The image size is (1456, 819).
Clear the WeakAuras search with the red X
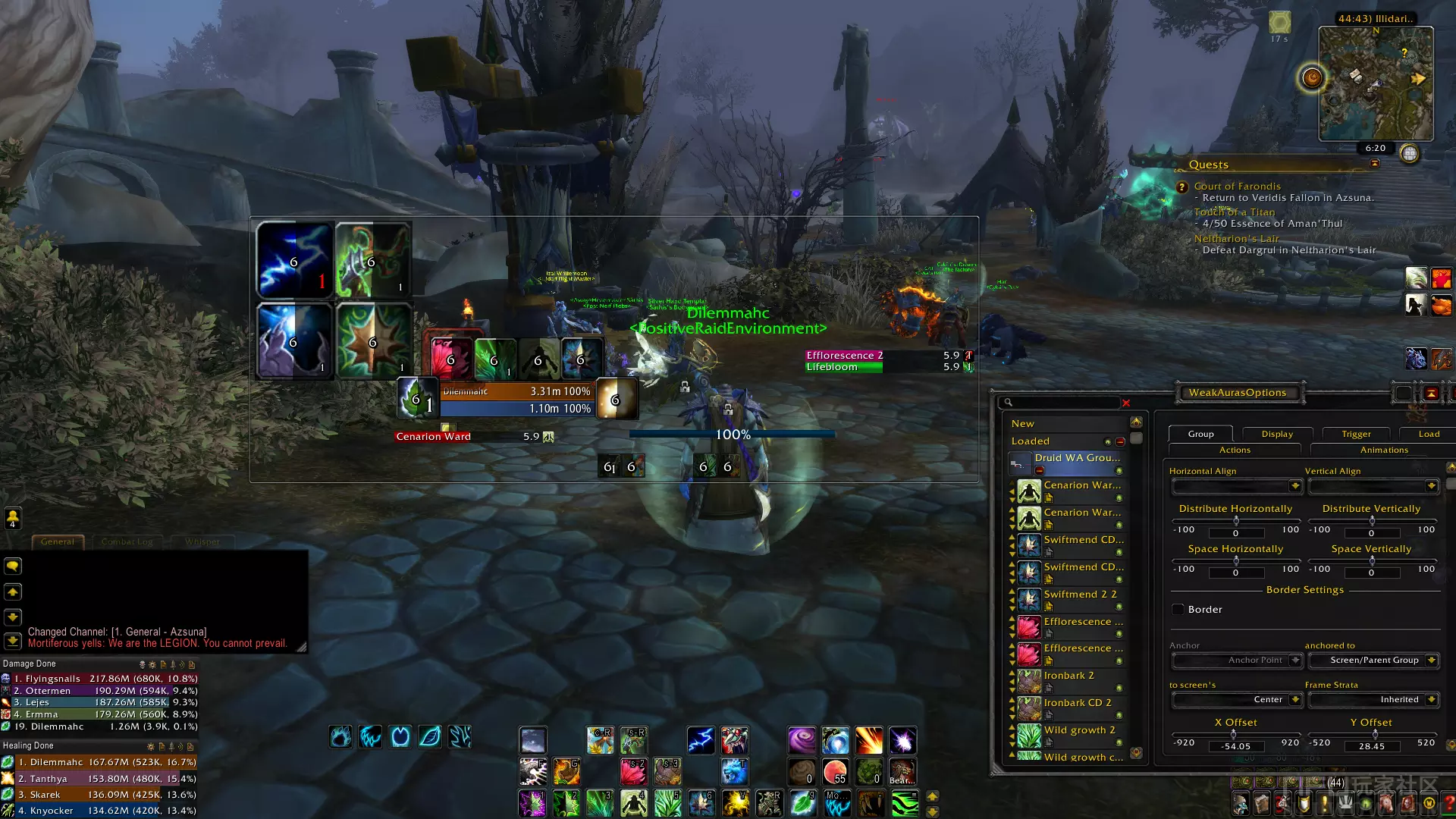[1126, 403]
